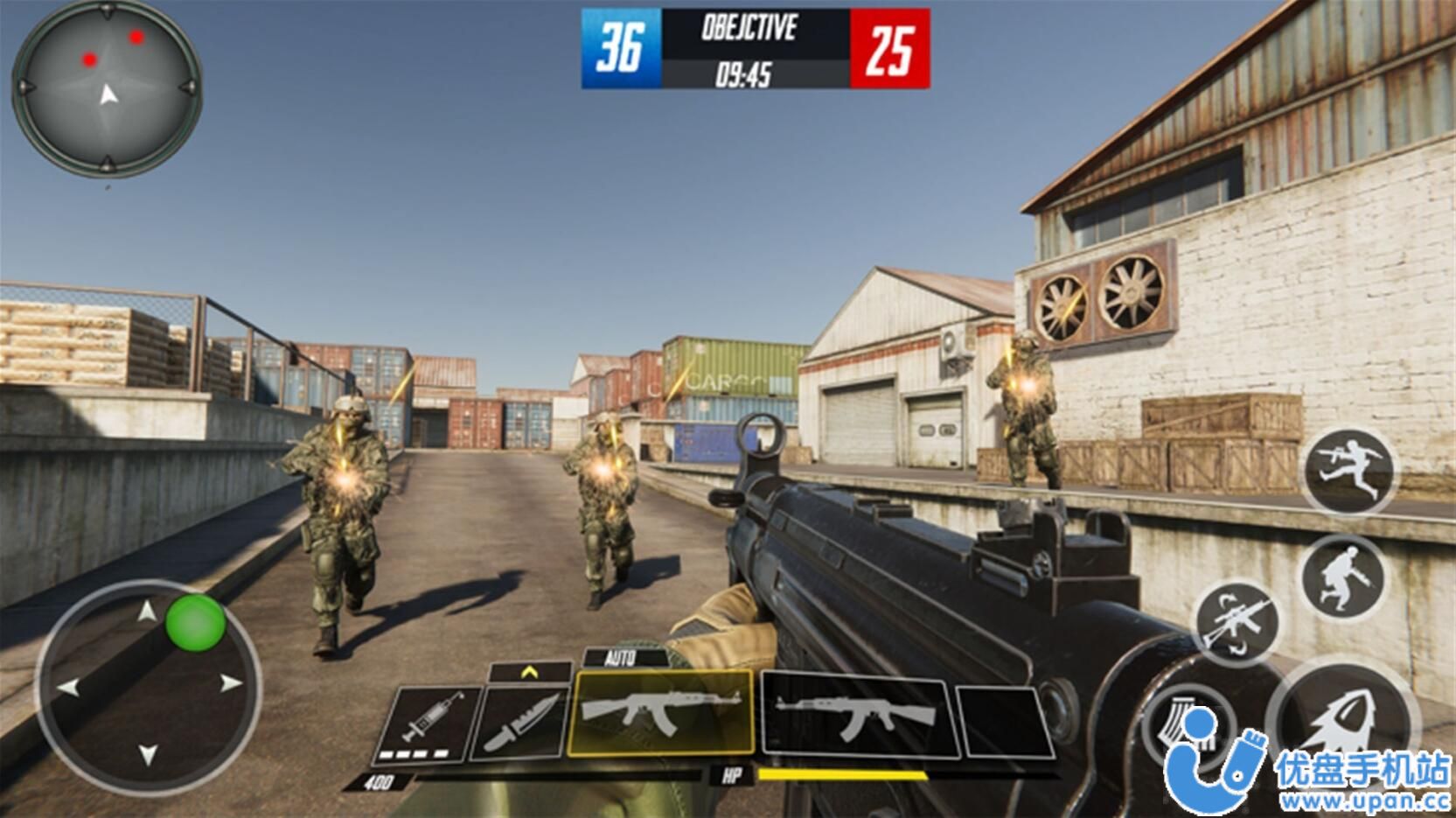
Task: Tap the circular radar minimap
Action: [107, 87]
